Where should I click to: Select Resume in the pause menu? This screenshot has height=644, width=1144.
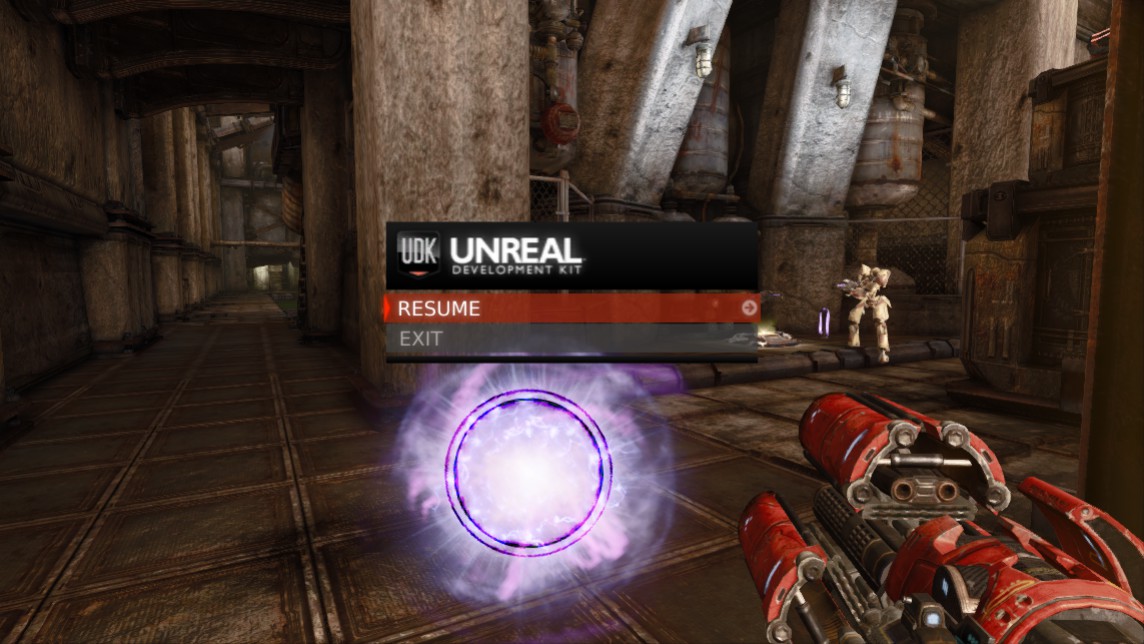coord(570,308)
